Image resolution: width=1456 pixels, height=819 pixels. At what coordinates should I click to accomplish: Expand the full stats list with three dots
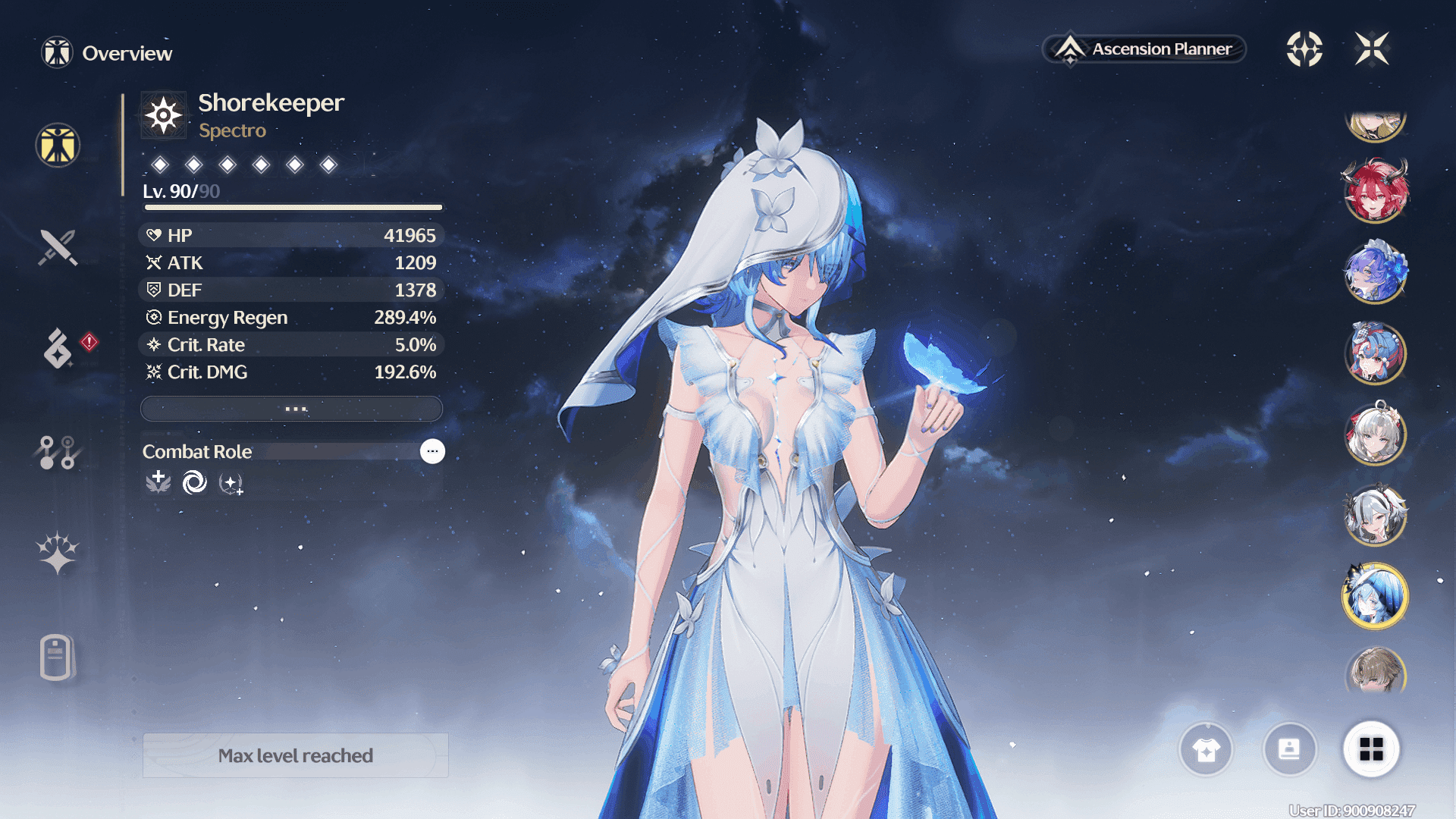[x=292, y=409]
